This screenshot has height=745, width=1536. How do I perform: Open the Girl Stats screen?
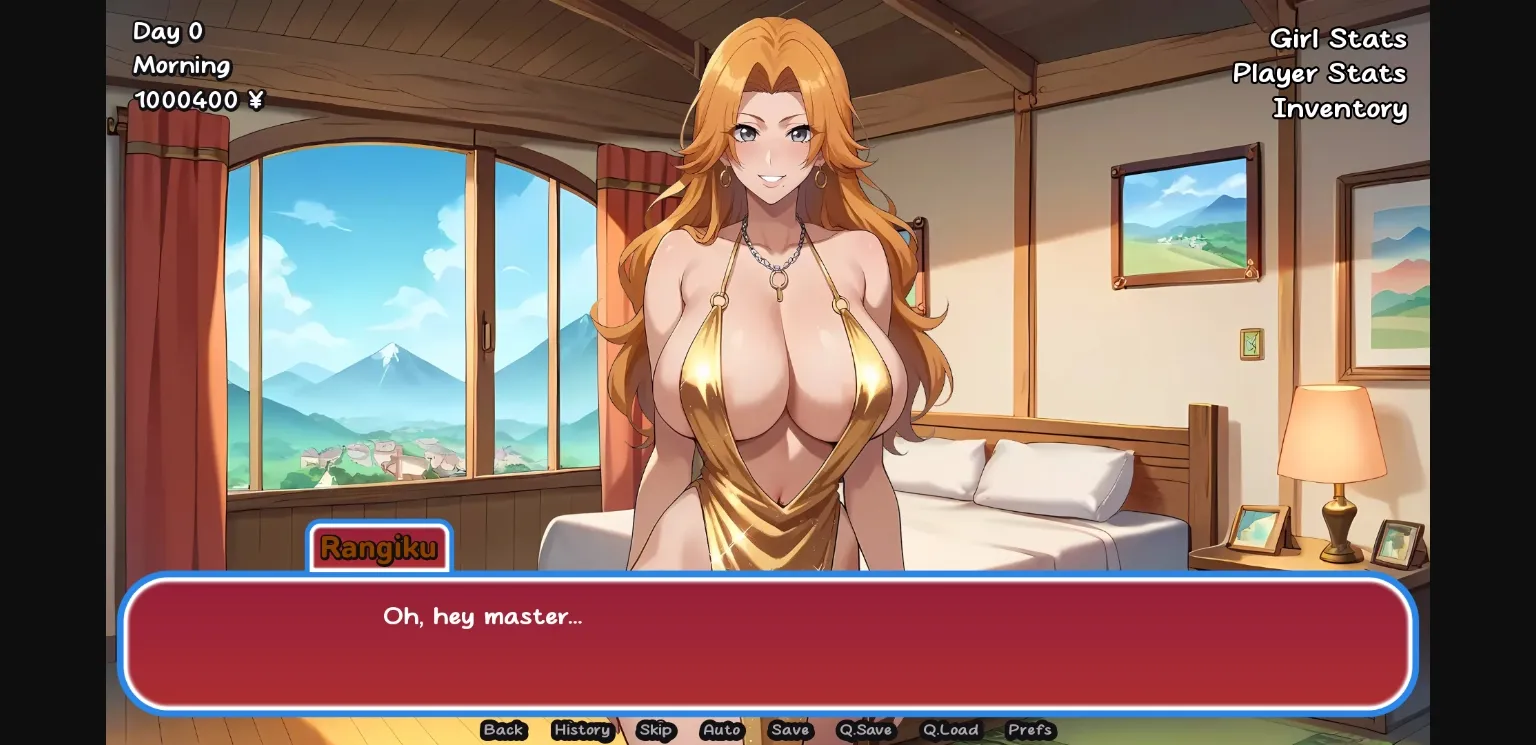[1339, 39]
